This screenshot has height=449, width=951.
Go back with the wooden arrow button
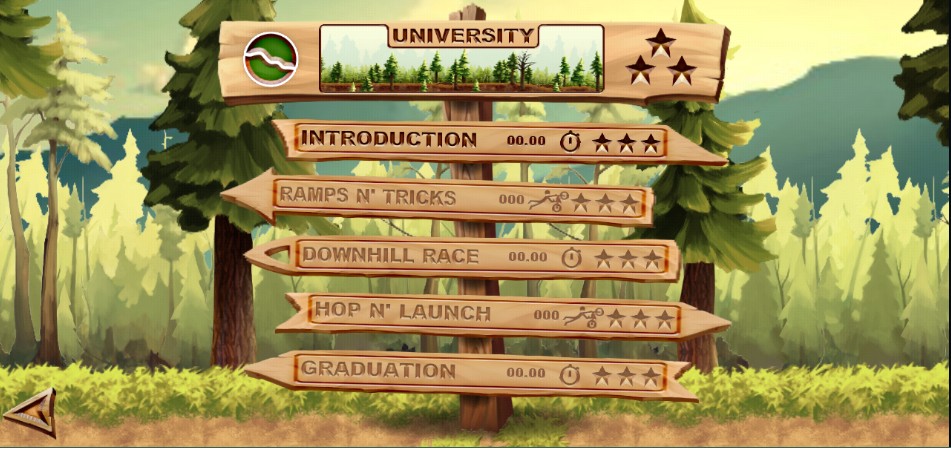pos(31,411)
